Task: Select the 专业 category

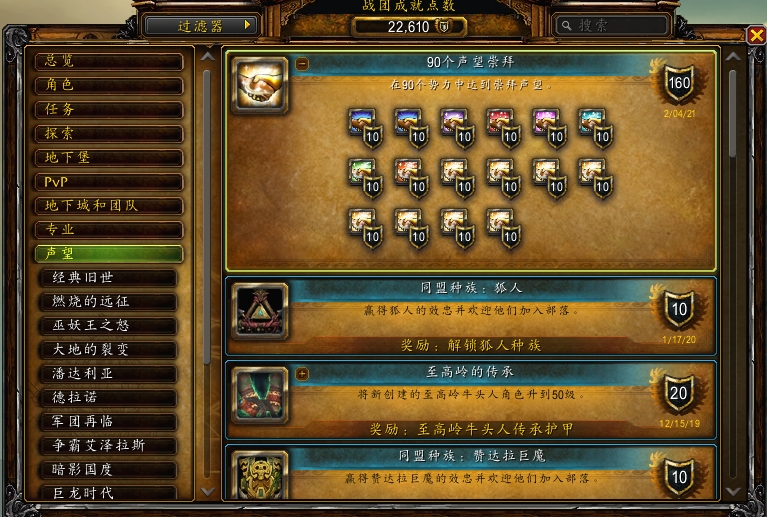Action: 109,229
